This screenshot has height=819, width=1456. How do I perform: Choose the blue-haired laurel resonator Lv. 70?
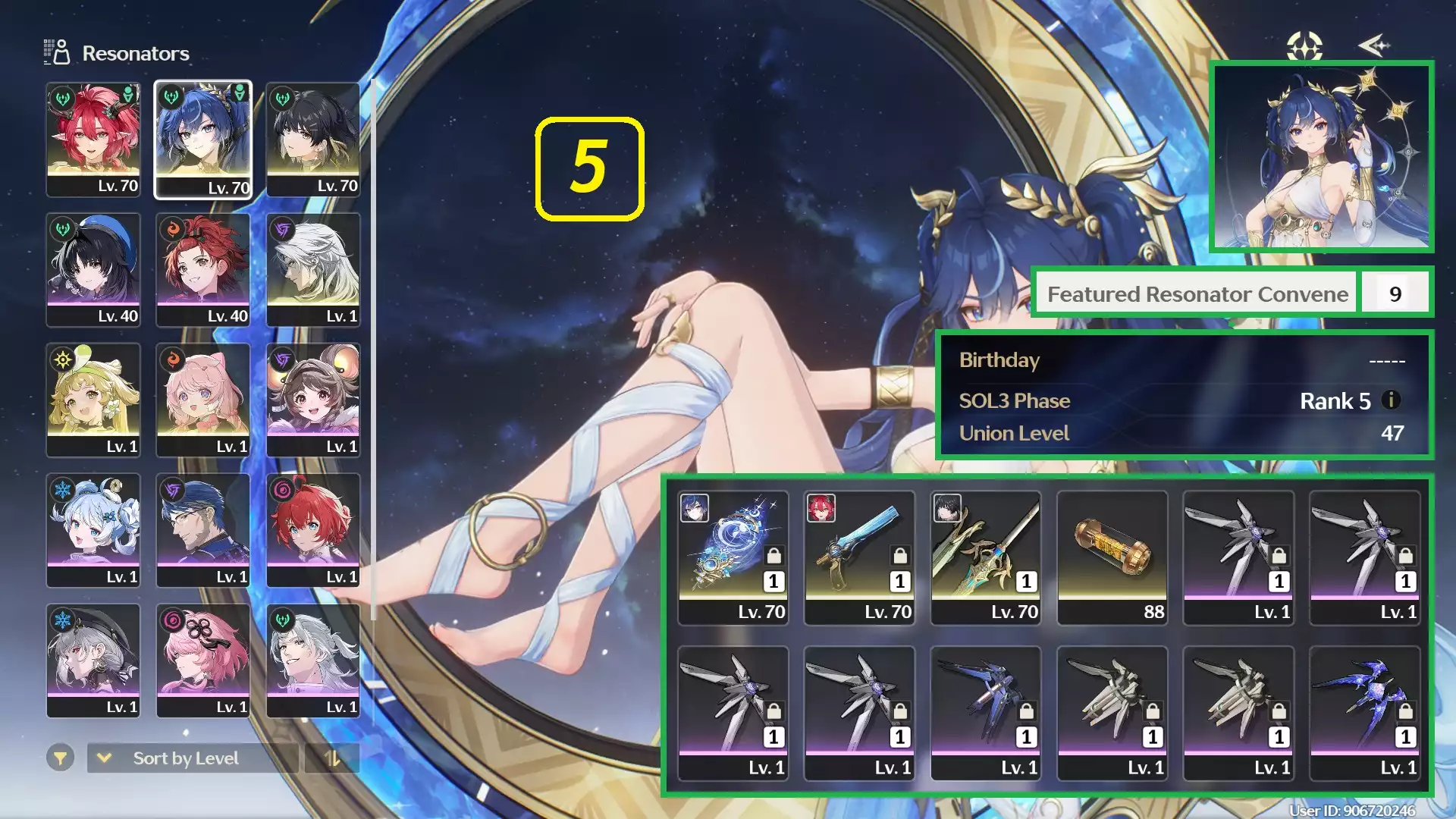(203, 140)
